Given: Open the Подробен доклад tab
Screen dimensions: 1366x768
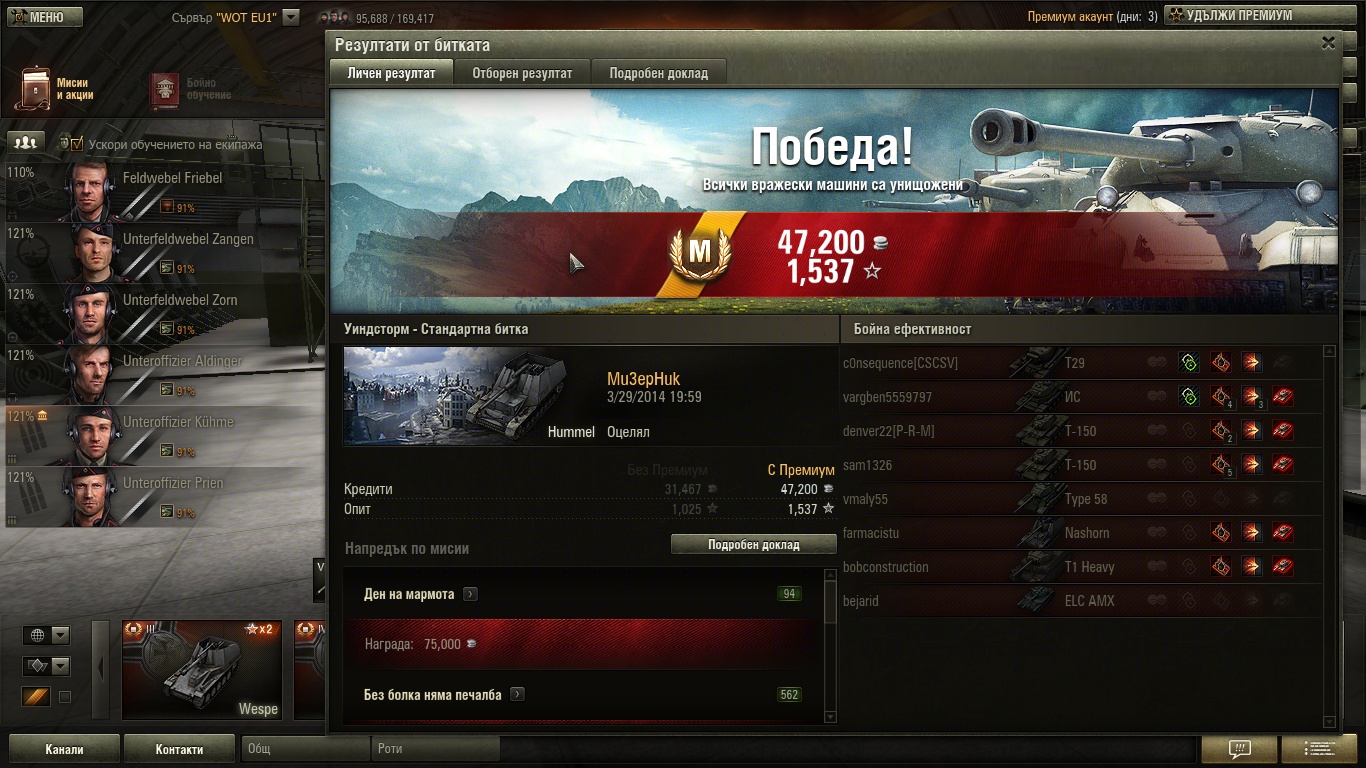Looking at the screenshot, I should click(658, 73).
